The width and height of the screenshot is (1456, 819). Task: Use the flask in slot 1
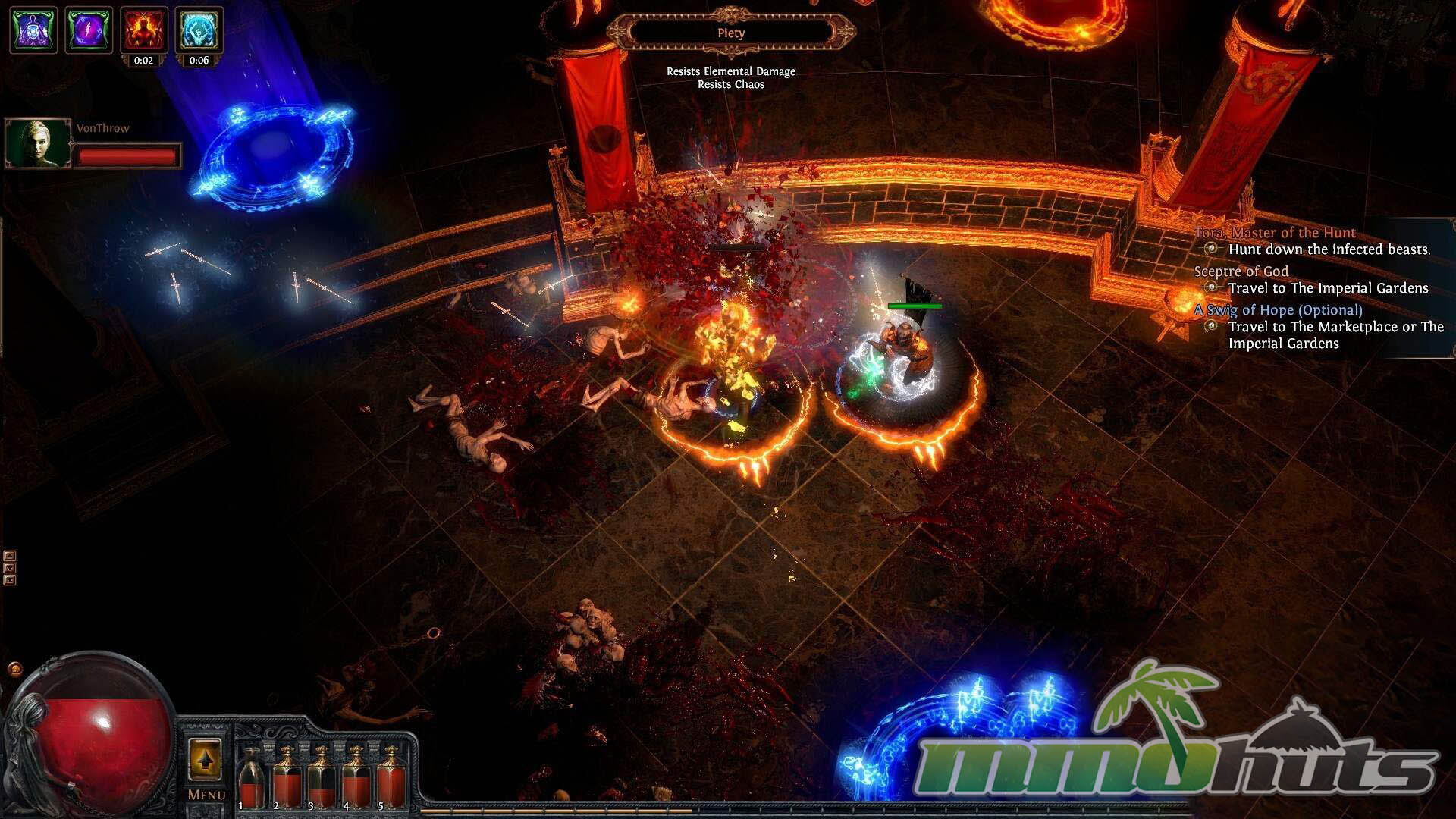tap(252, 778)
